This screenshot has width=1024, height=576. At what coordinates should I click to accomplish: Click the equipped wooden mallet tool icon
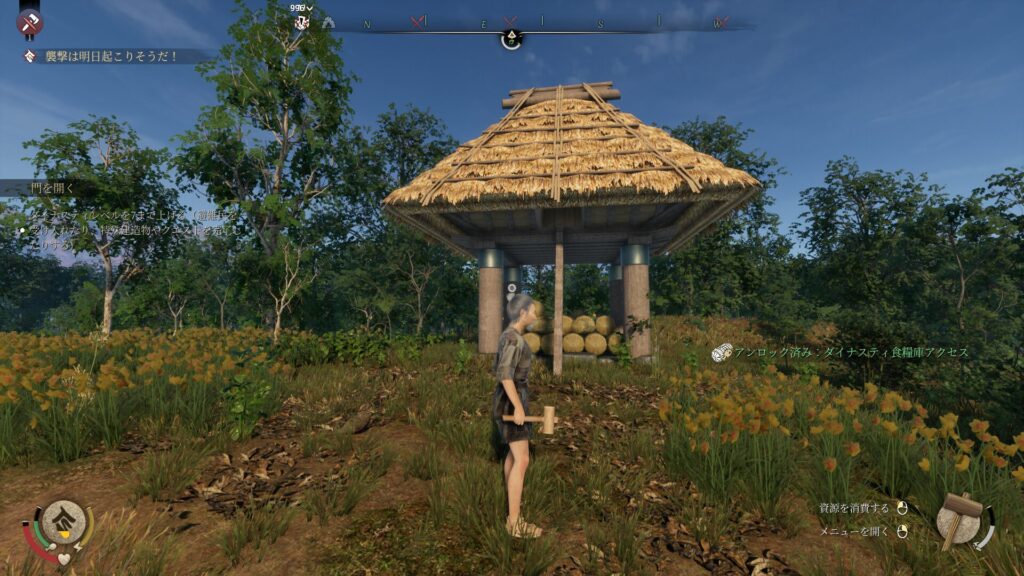pyautogui.click(x=961, y=519)
